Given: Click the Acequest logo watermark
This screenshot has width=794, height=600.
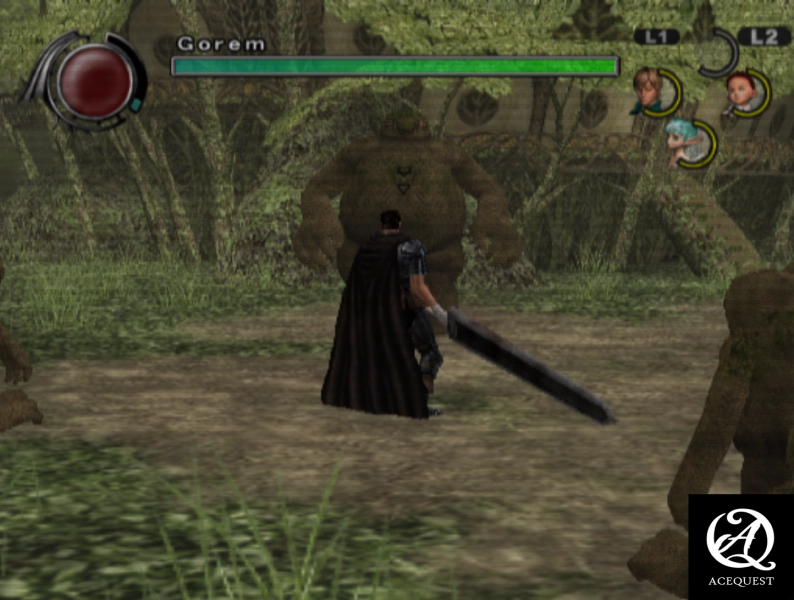Looking at the screenshot, I should pyautogui.click(x=740, y=545).
